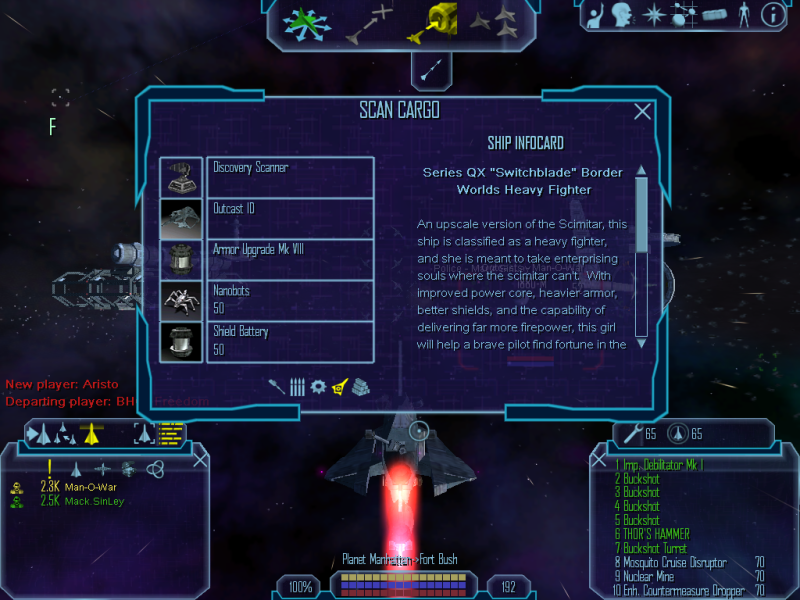Activate the go-to maneuver icon

370,24
